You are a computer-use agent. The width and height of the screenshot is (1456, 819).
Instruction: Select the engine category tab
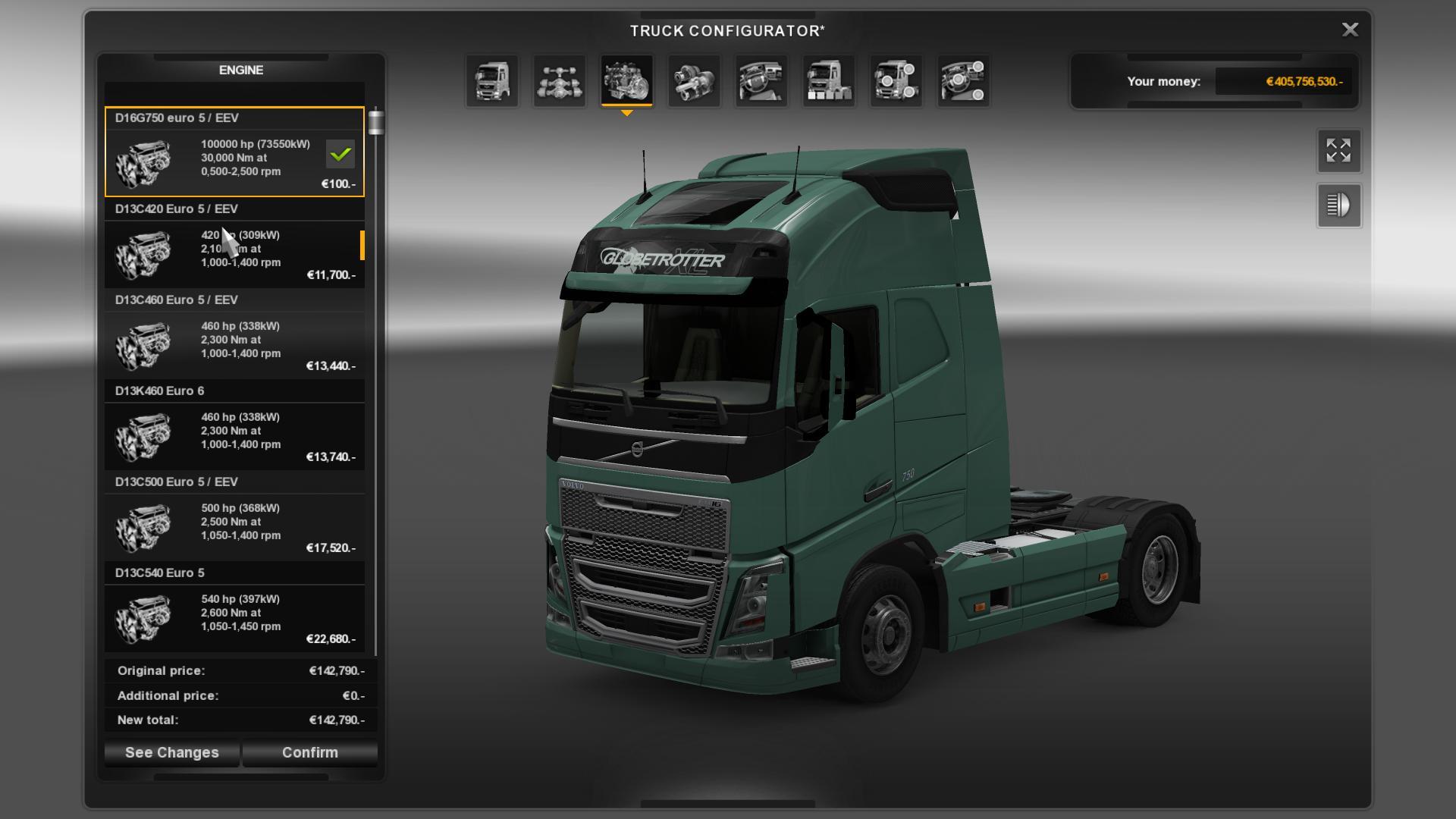click(x=626, y=81)
